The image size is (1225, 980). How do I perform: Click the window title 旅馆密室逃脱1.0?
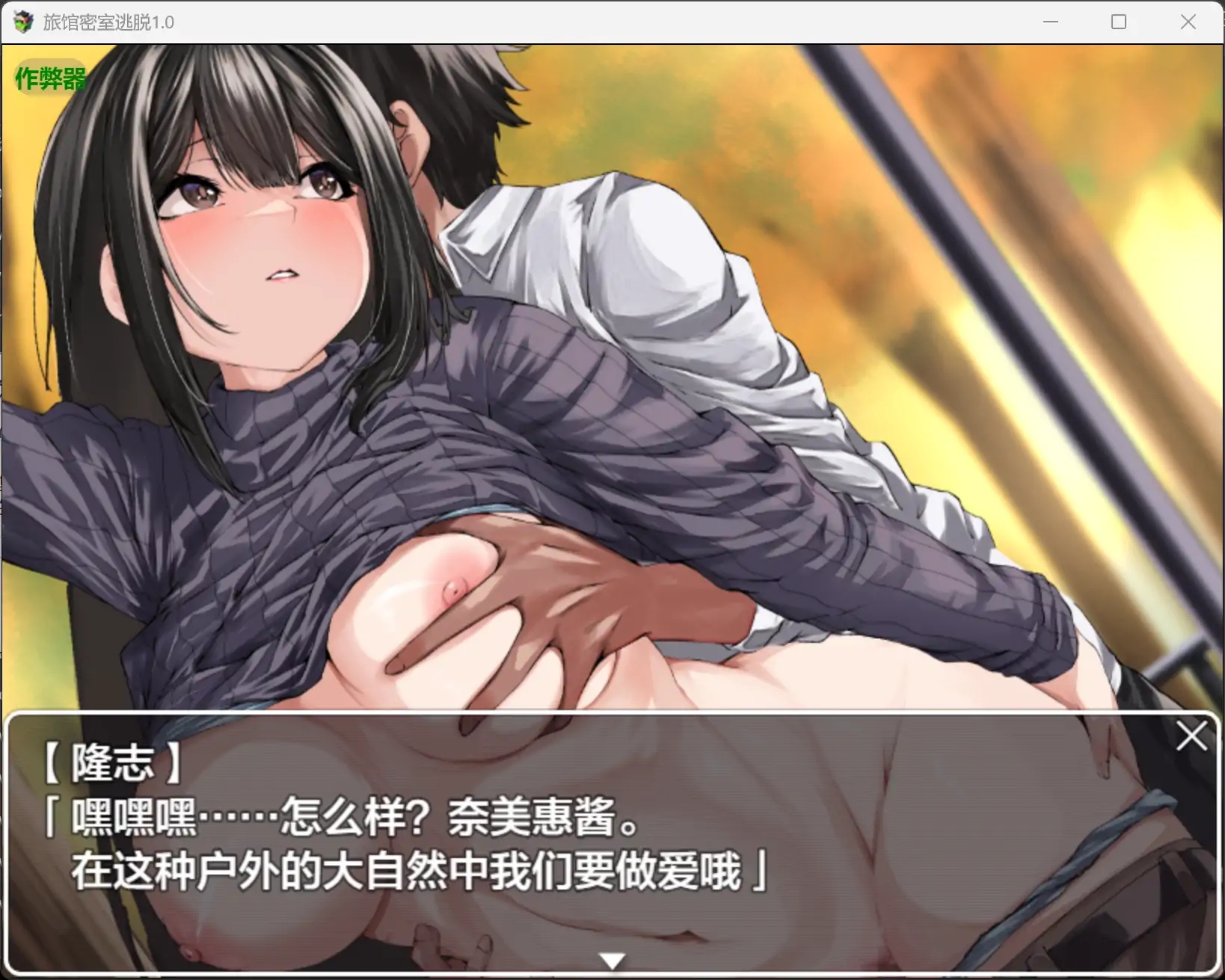pos(107,22)
